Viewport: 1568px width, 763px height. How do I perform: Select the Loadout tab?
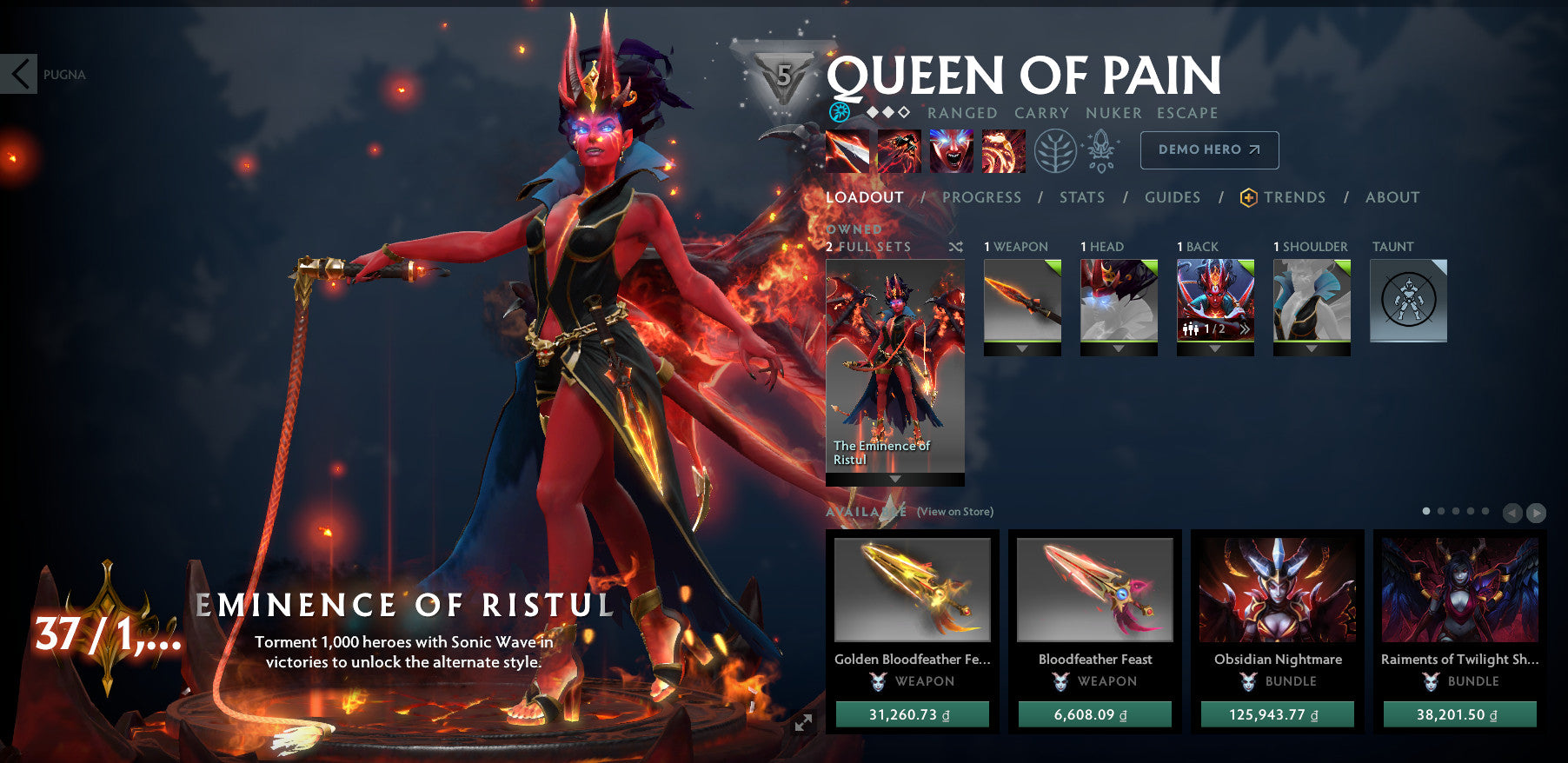[x=864, y=197]
